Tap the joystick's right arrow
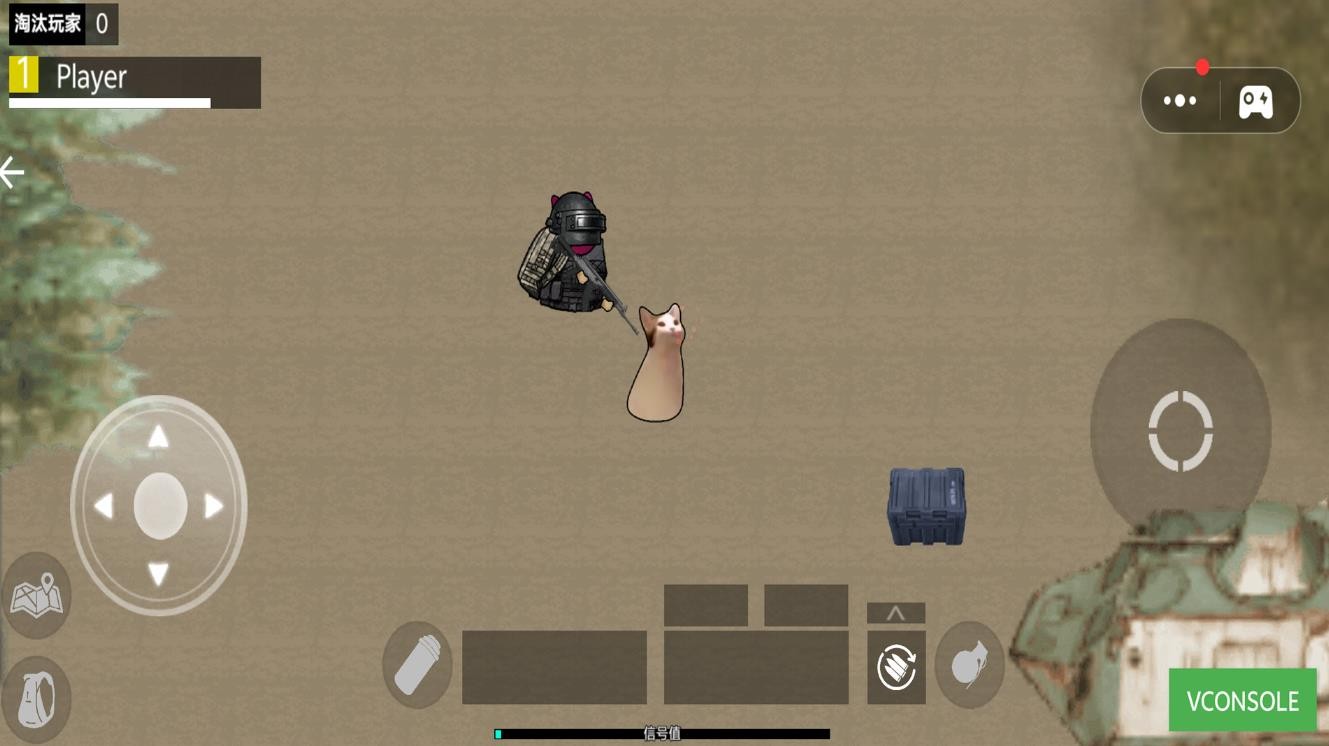This screenshot has height=746, width=1329. tap(214, 506)
